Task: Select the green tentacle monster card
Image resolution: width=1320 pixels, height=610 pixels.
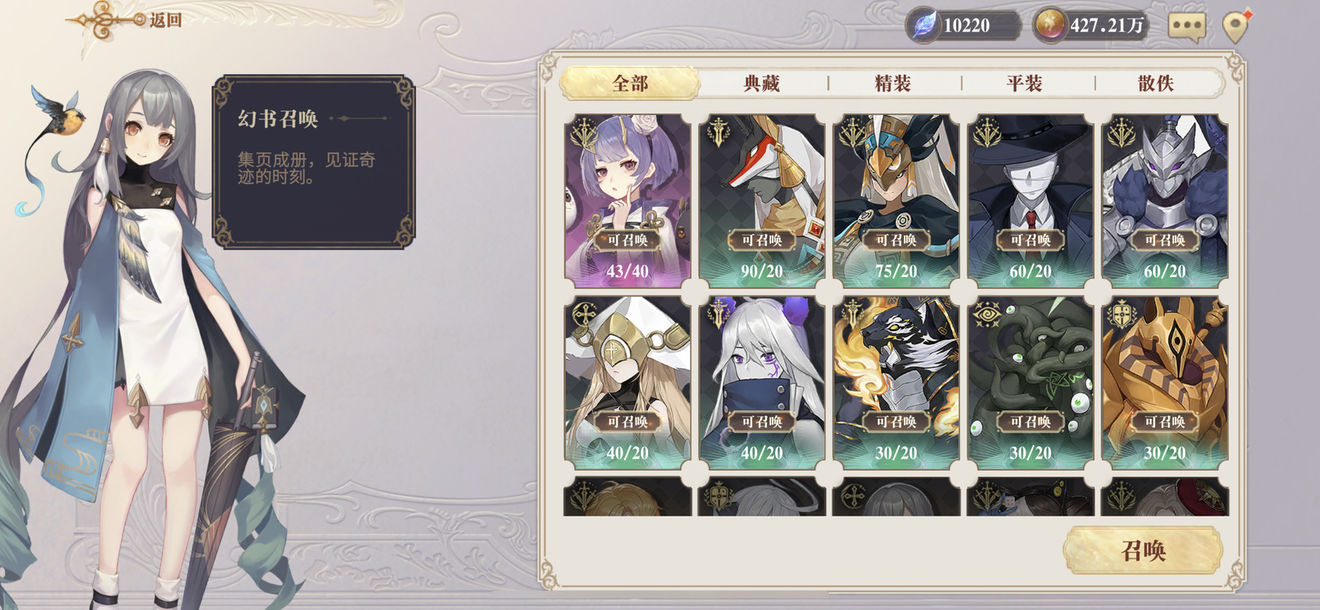Action: click(1030, 382)
